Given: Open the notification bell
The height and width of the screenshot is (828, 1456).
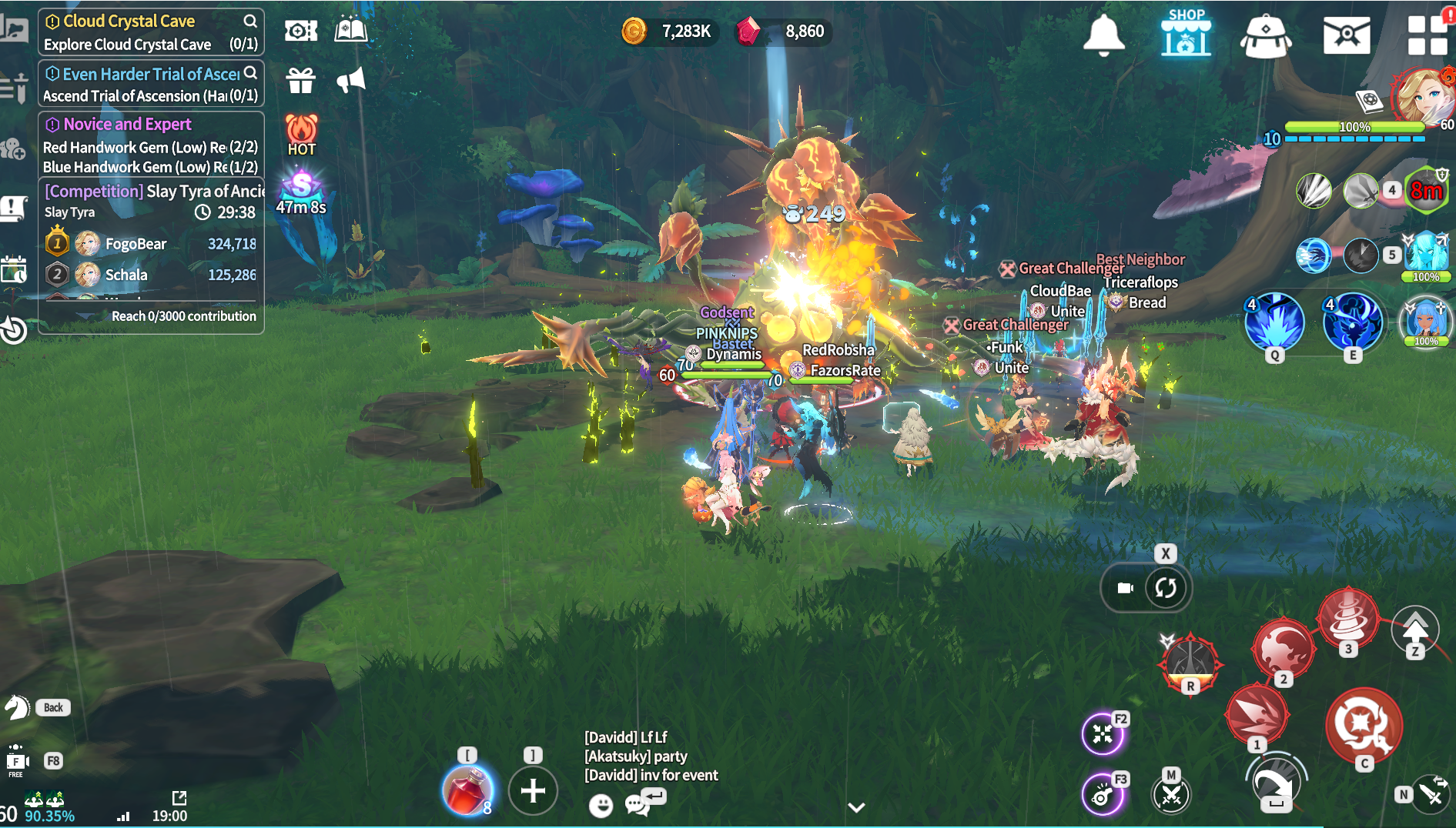Looking at the screenshot, I should 1103,35.
